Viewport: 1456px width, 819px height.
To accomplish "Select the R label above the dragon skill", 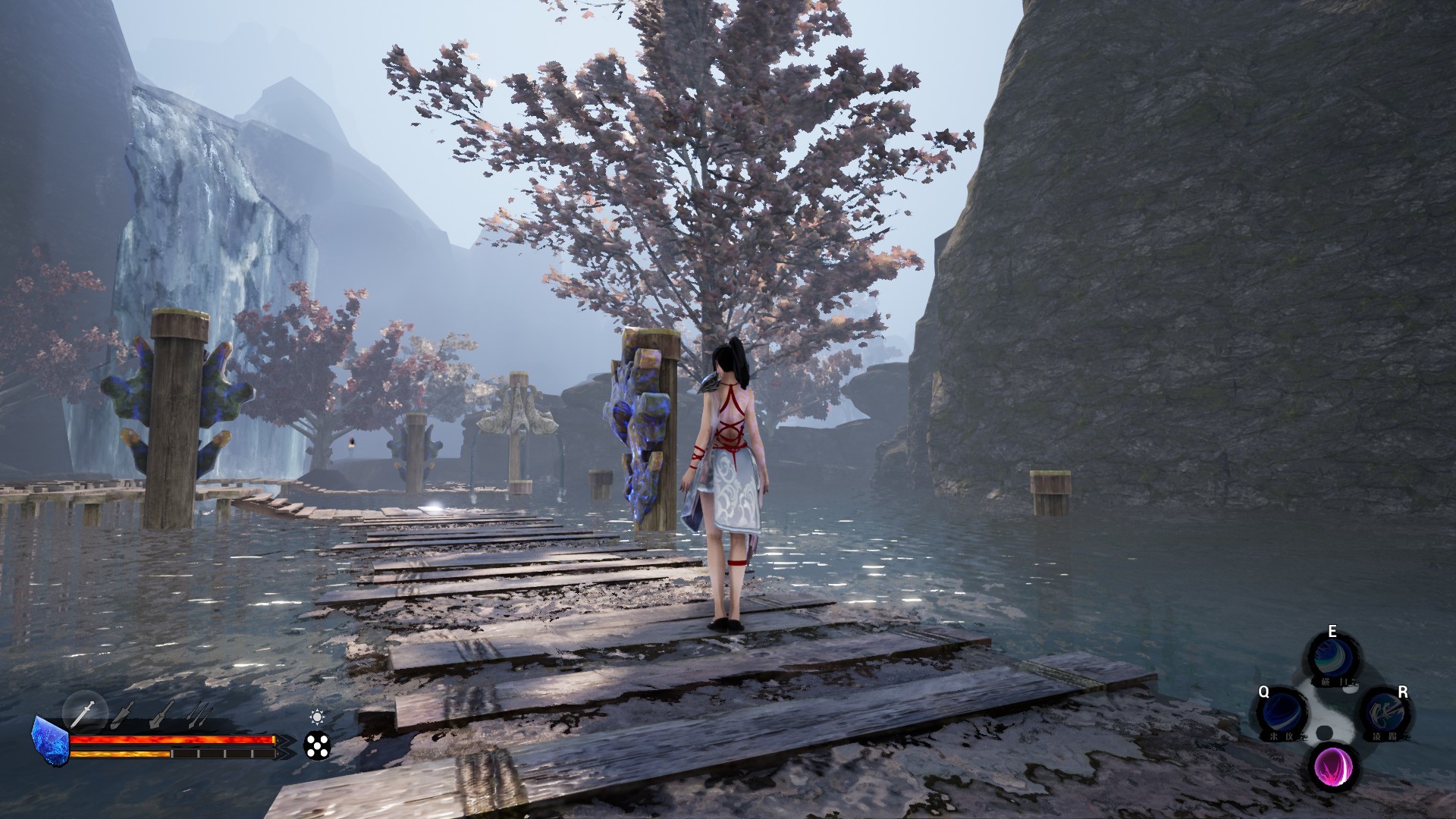I will pyautogui.click(x=1402, y=692).
